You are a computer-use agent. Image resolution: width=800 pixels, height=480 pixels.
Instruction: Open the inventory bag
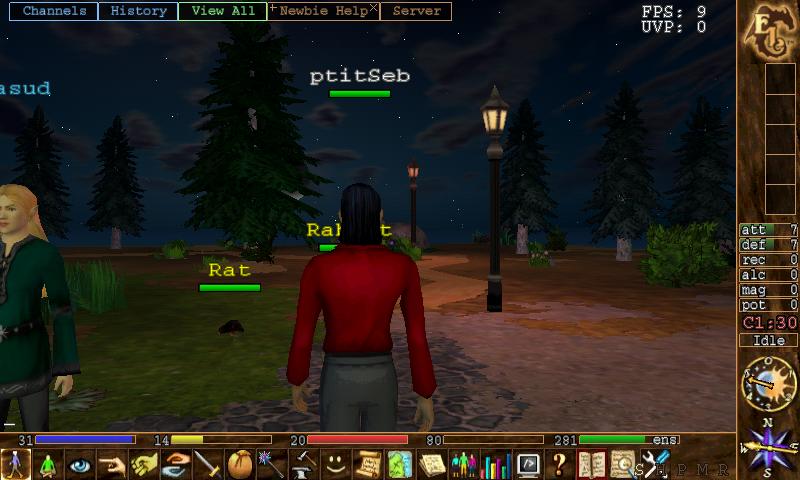point(240,465)
